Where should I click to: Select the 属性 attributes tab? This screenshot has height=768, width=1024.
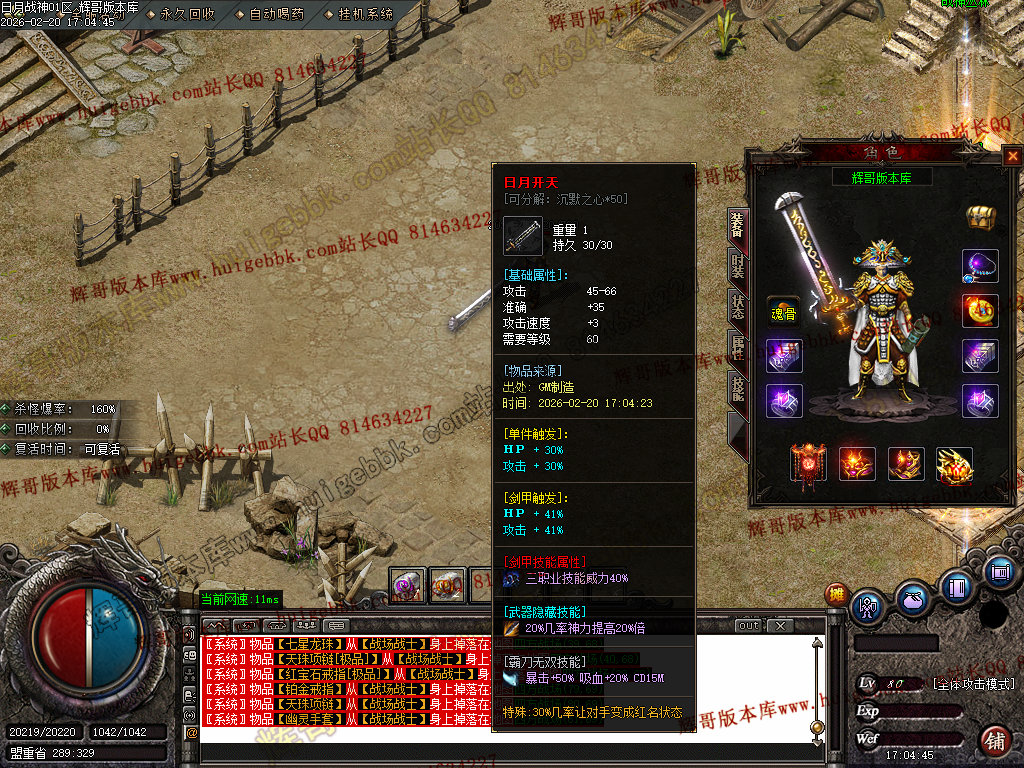tap(737, 348)
